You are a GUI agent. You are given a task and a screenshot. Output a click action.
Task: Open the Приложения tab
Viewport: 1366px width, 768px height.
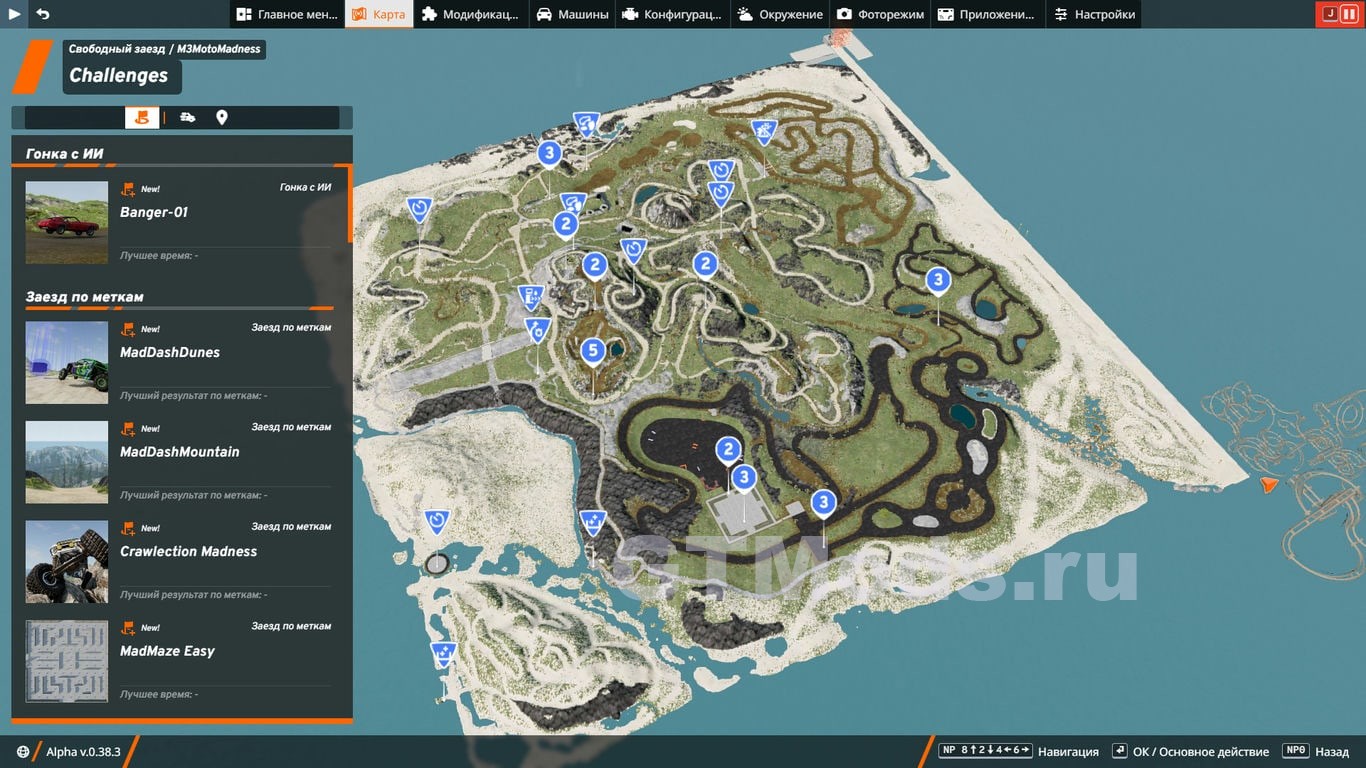click(x=986, y=14)
